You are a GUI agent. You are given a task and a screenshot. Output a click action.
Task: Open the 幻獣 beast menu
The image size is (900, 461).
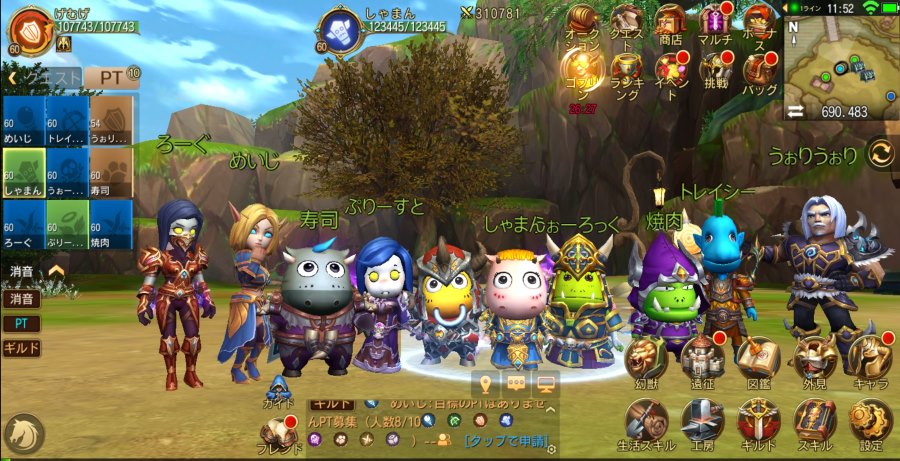pyautogui.click(x=647, y=359)
